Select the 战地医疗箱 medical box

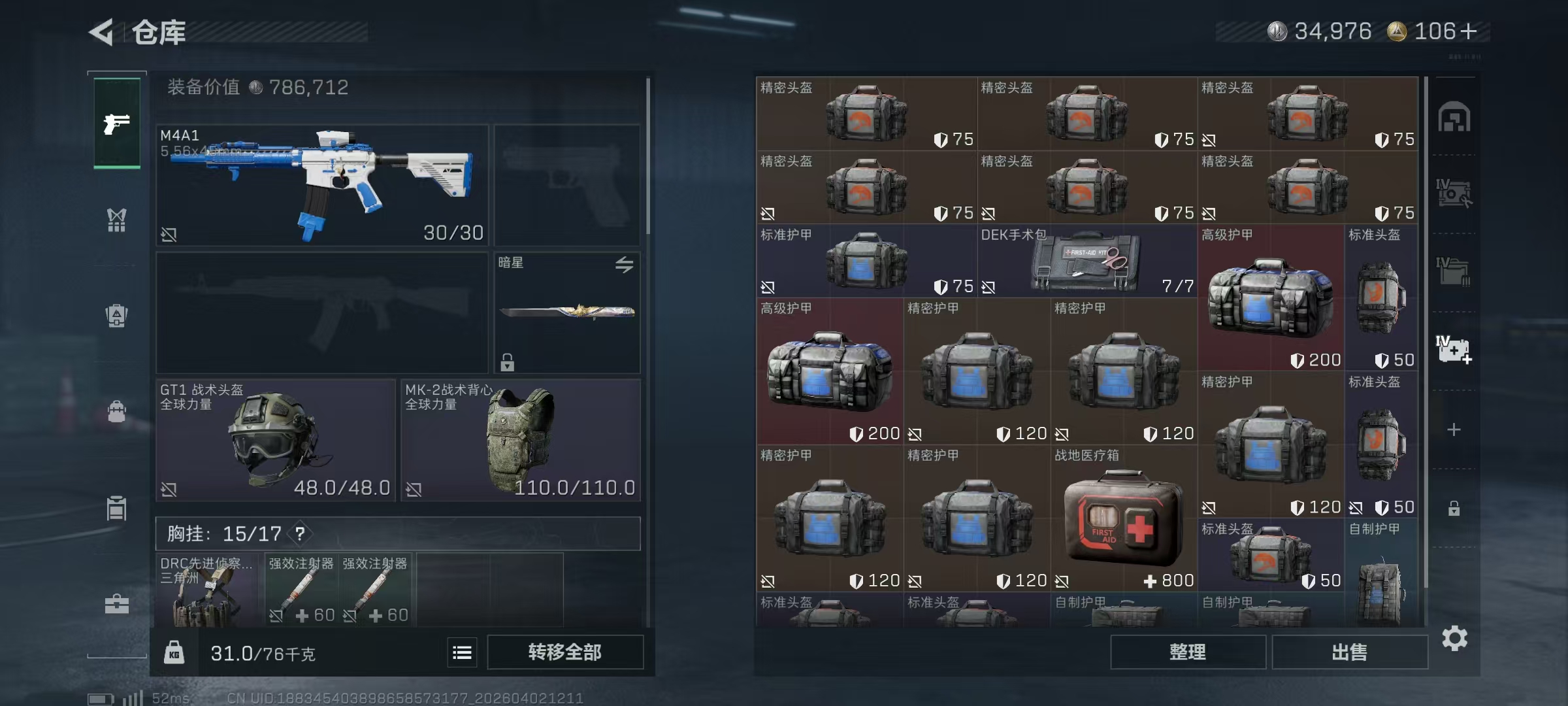pos(1124,518)
